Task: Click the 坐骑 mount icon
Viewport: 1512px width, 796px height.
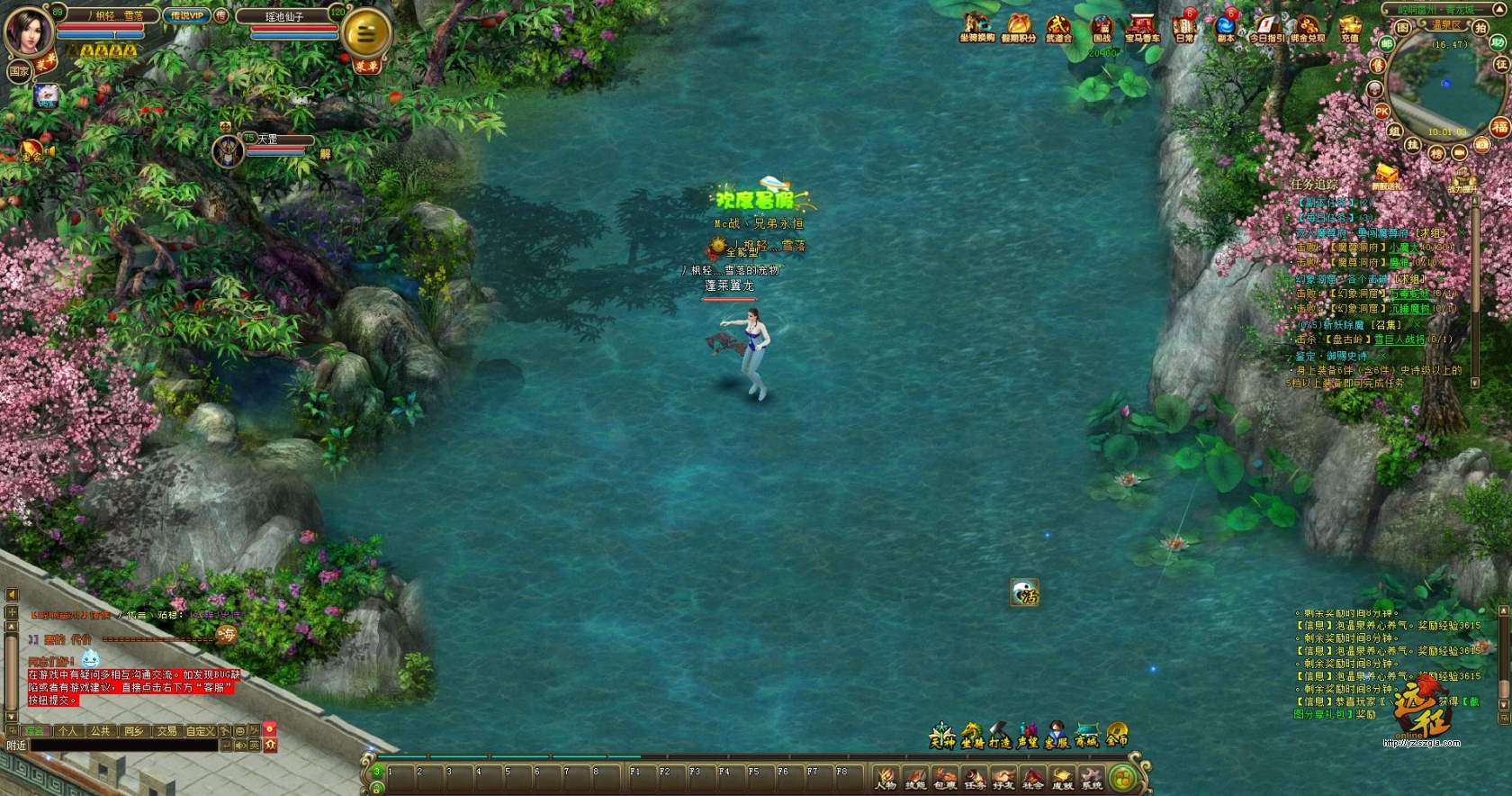Action: (972, 737)
